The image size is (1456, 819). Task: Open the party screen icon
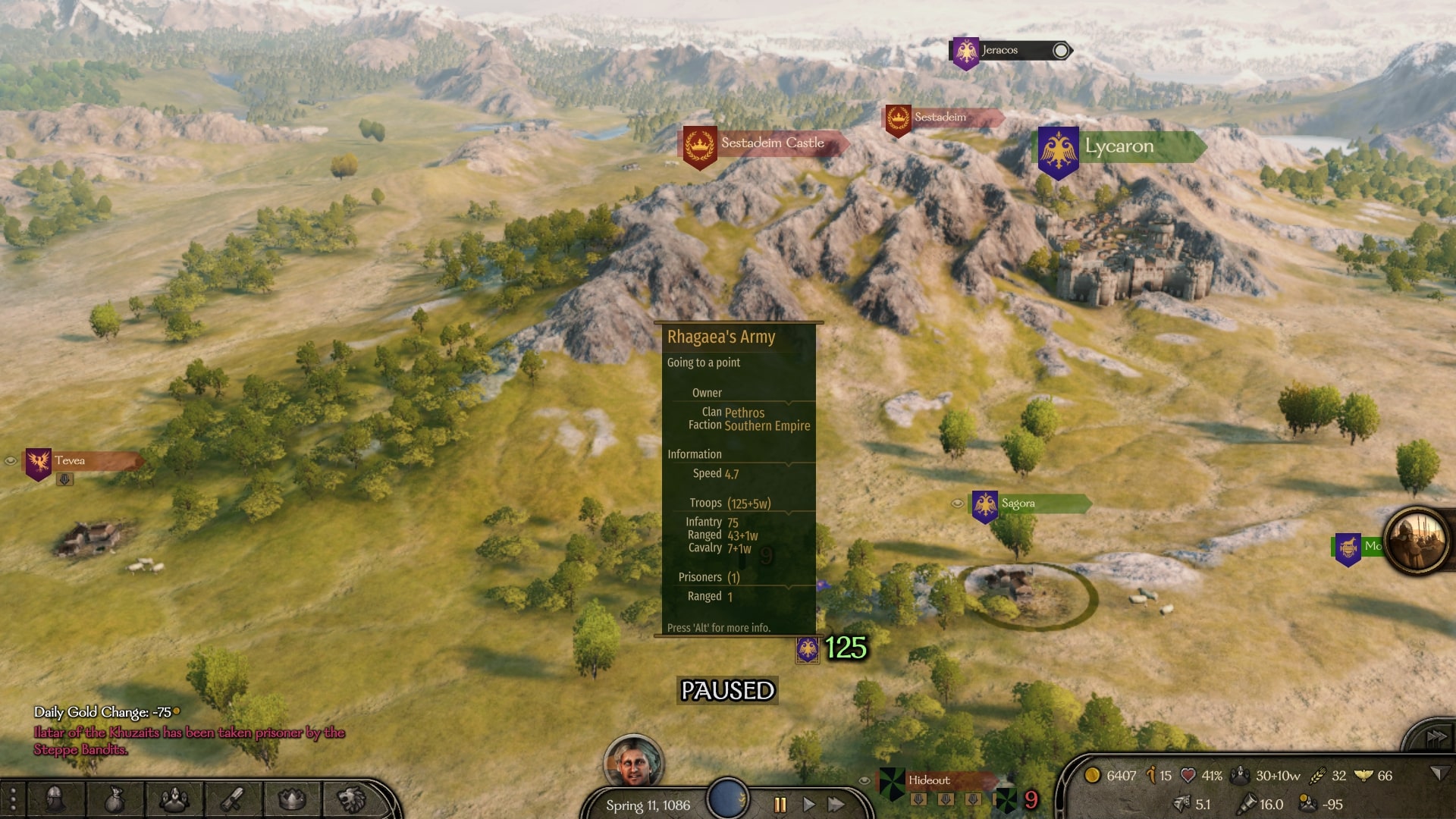click(174, 799)
